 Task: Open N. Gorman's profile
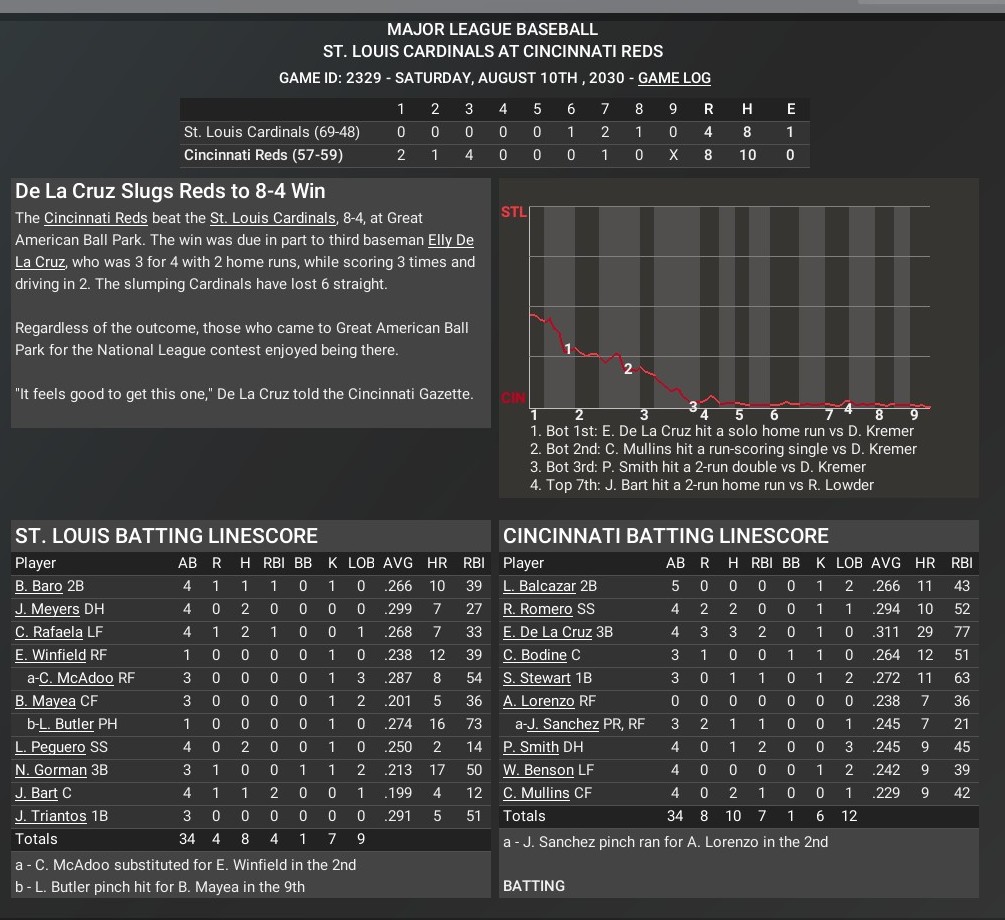(47, 770)
